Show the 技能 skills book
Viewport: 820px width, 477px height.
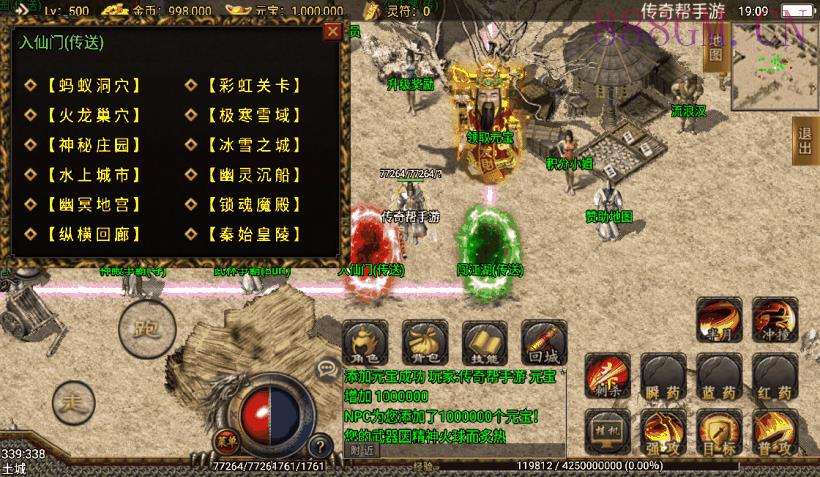coord(485,341)
